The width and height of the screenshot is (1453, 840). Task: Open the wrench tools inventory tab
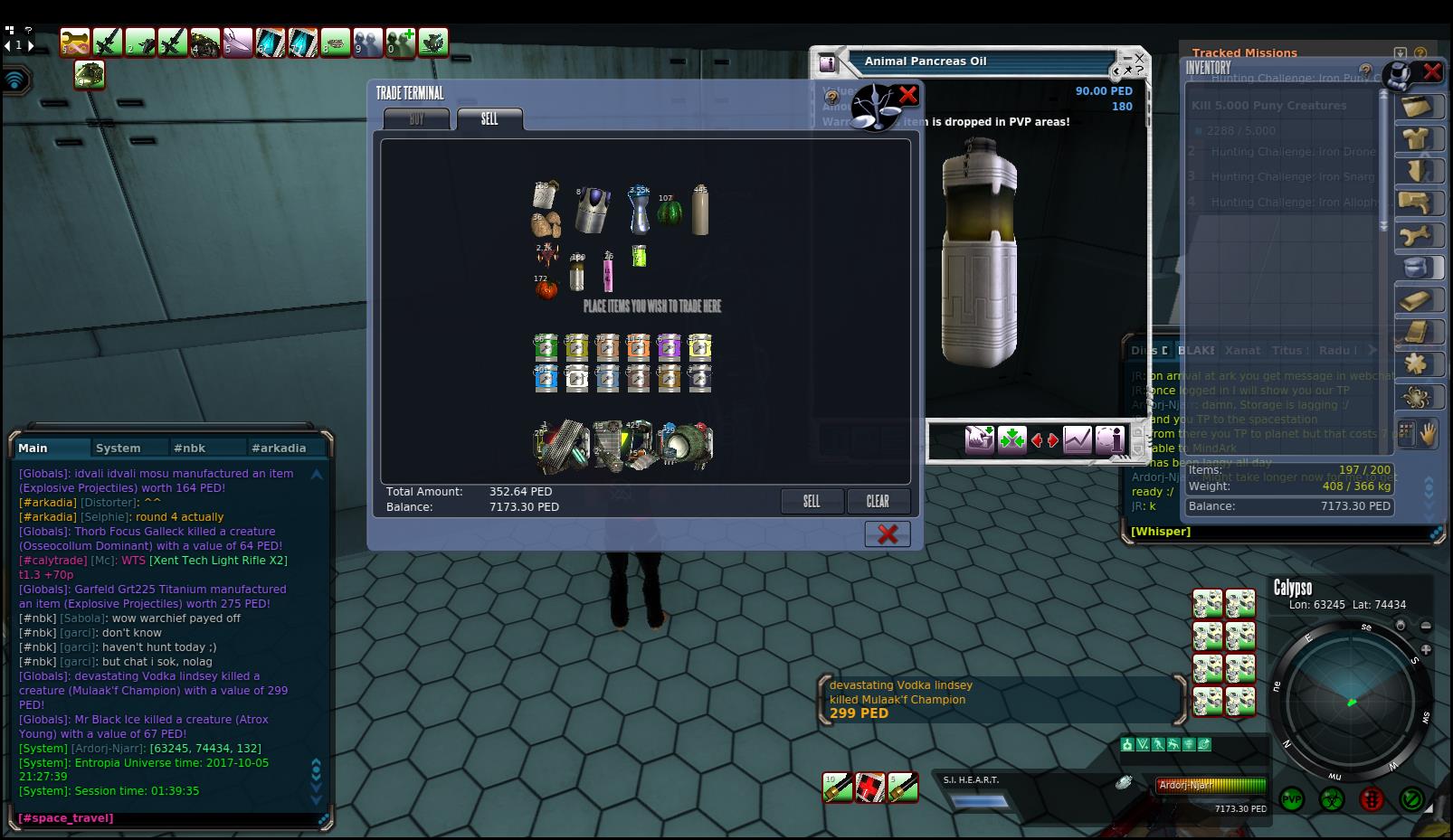[x=1416, y=236]
